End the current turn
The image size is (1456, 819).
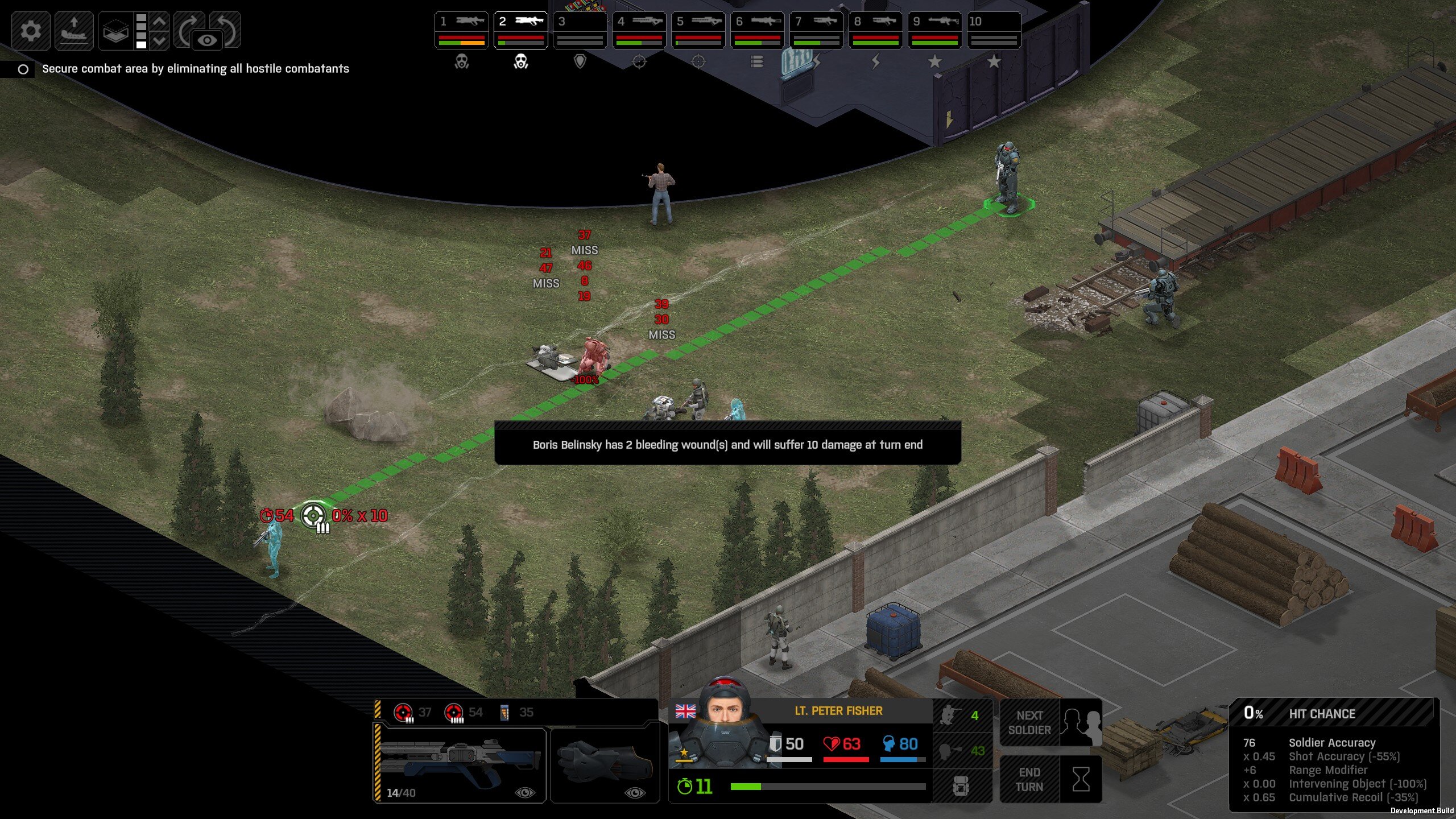(x=1050, y=779)
